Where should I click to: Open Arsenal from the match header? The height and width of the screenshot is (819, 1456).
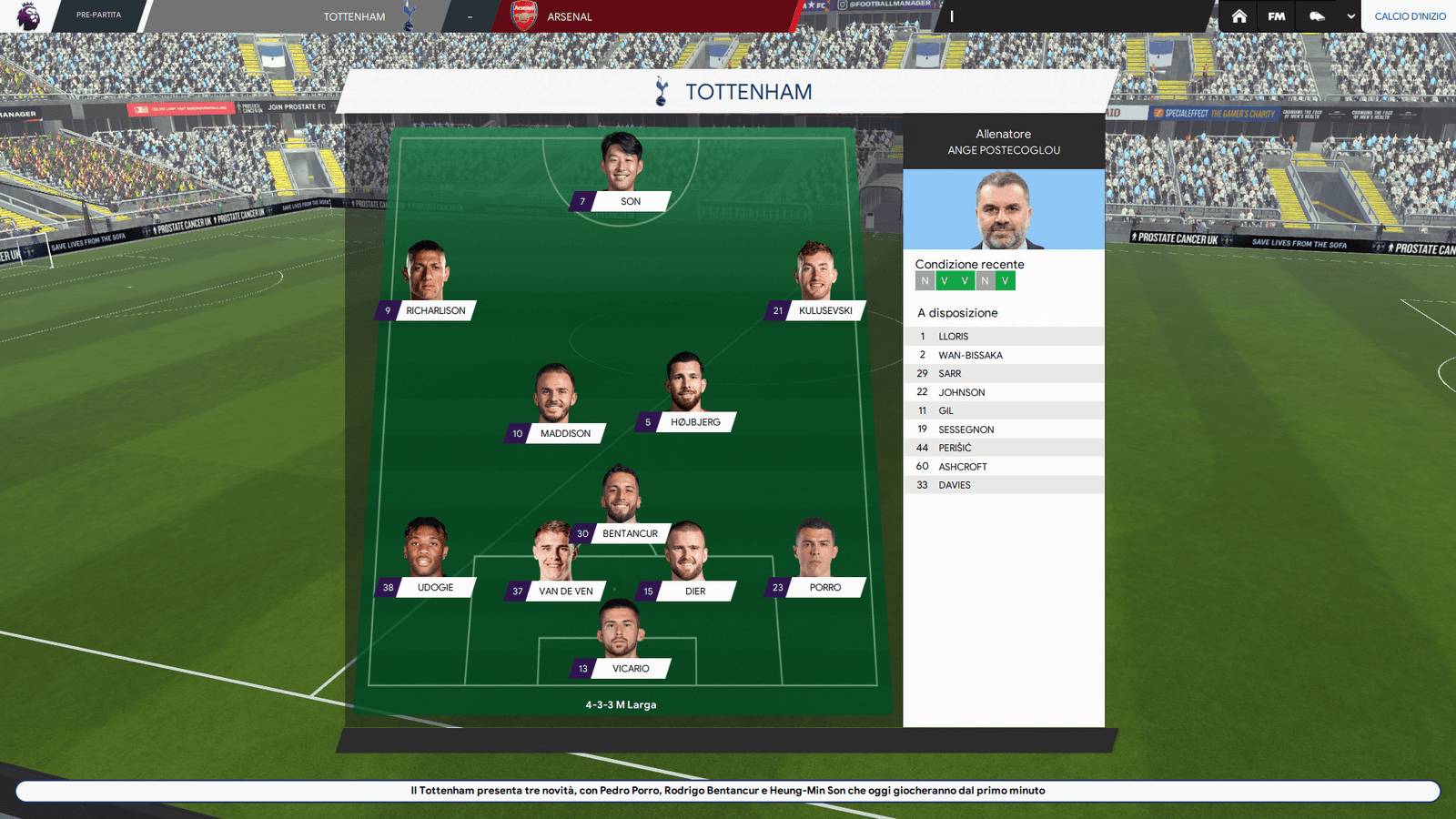[x=569, y=16]
